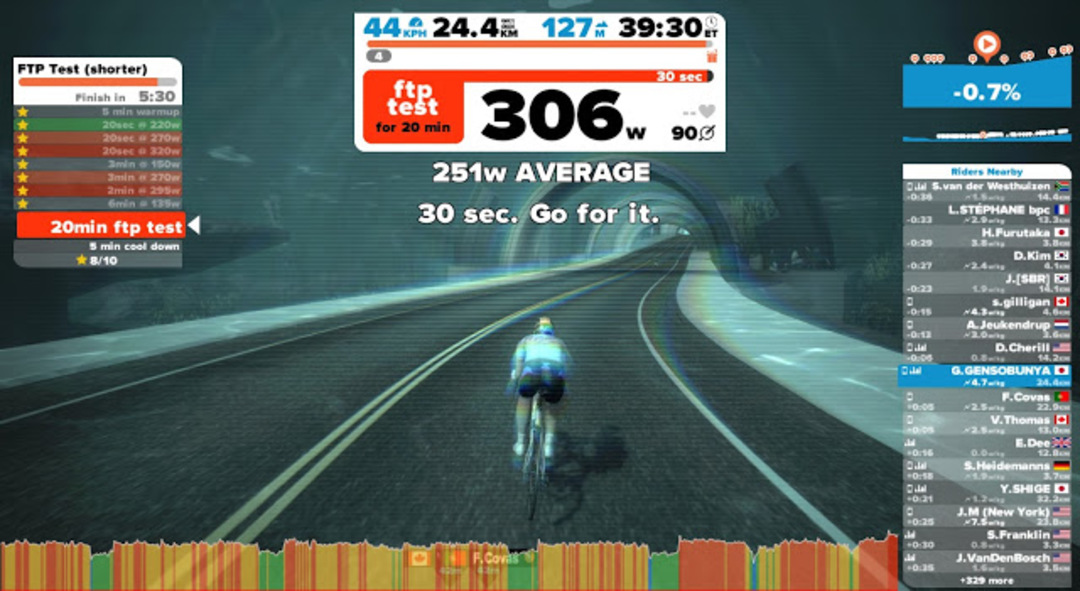
Task: Choose rider J.M (New York)
Action: [x=986, y=516]
